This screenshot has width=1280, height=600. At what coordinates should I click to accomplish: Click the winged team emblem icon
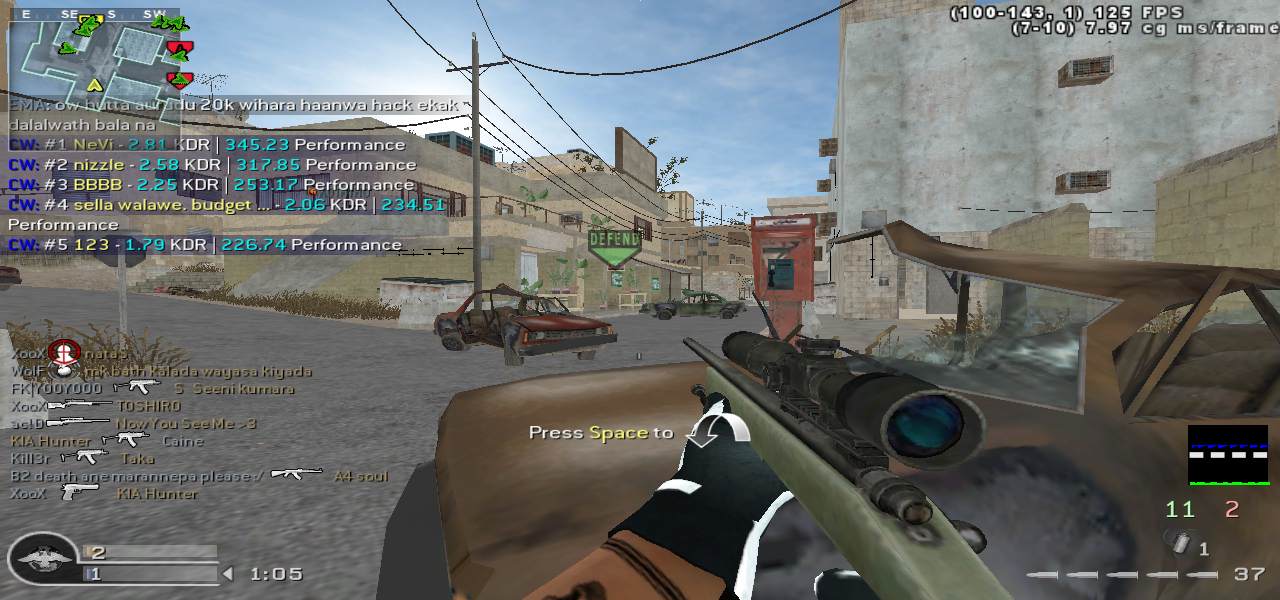(43, 560)
